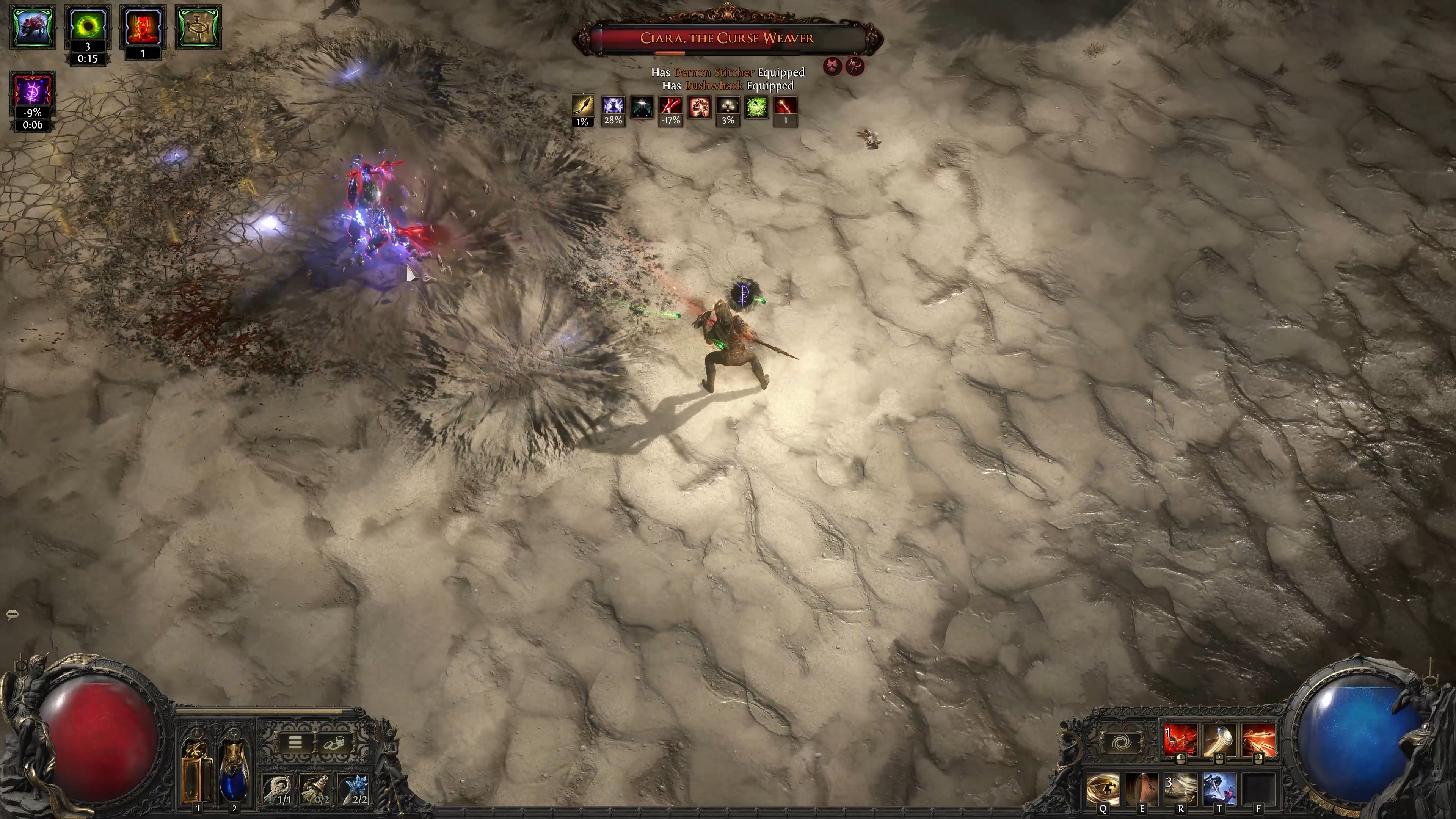Open the three-line main menu button
Viewport: 1456px width, 819px height.
[x=295, y=743]
